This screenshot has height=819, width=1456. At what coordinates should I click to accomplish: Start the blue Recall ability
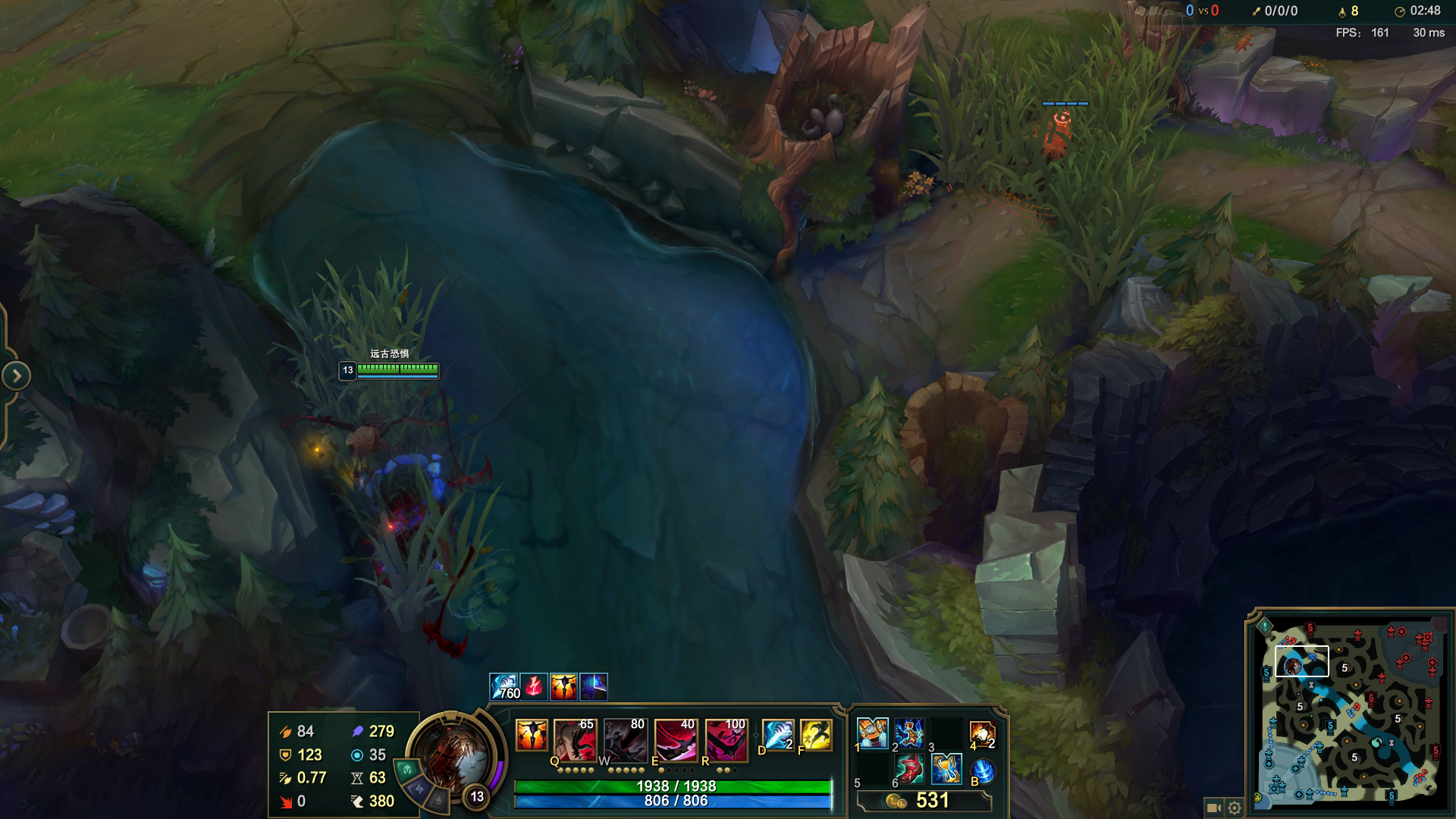point(983,771)
